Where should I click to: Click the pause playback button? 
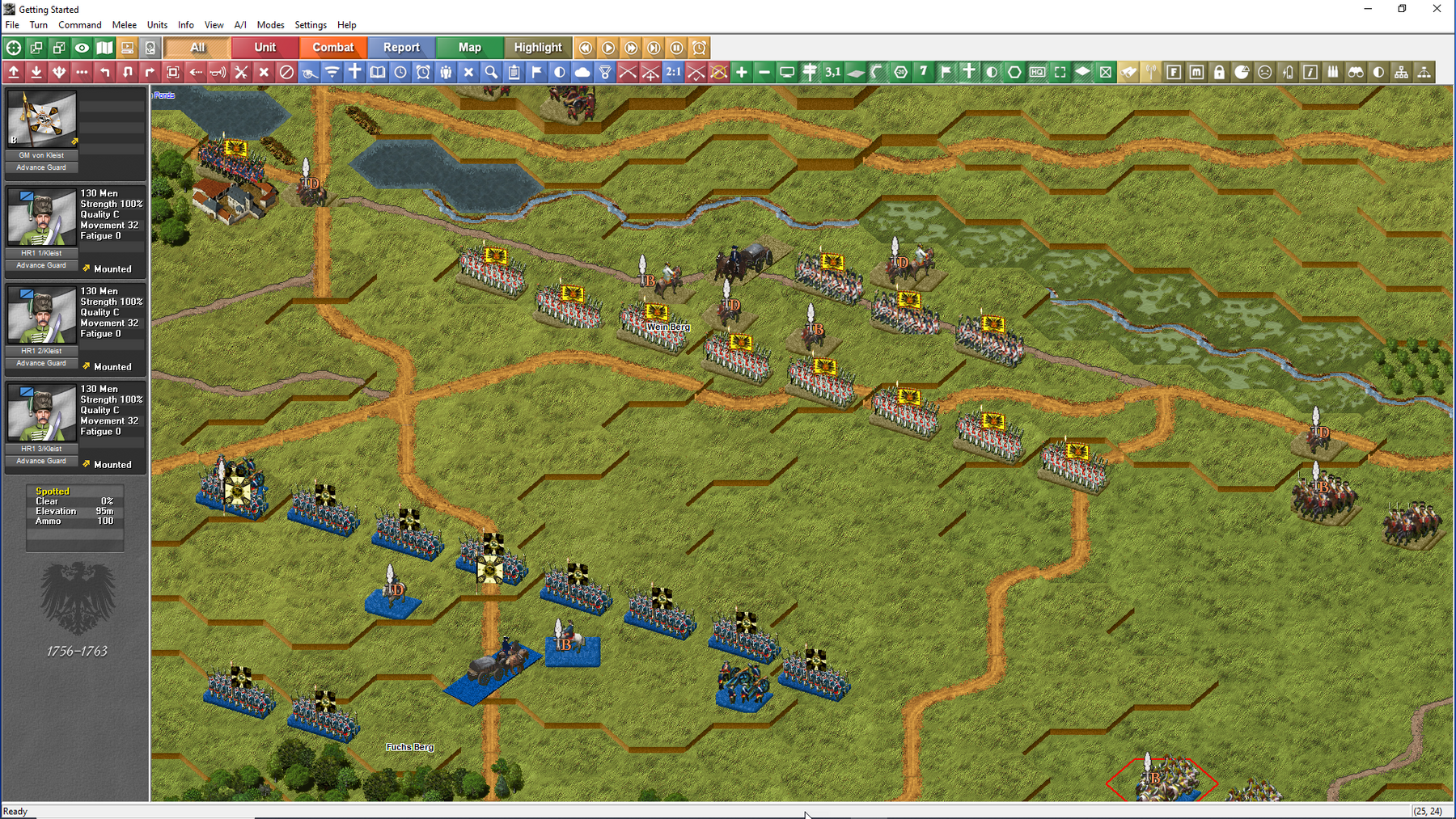677,48
